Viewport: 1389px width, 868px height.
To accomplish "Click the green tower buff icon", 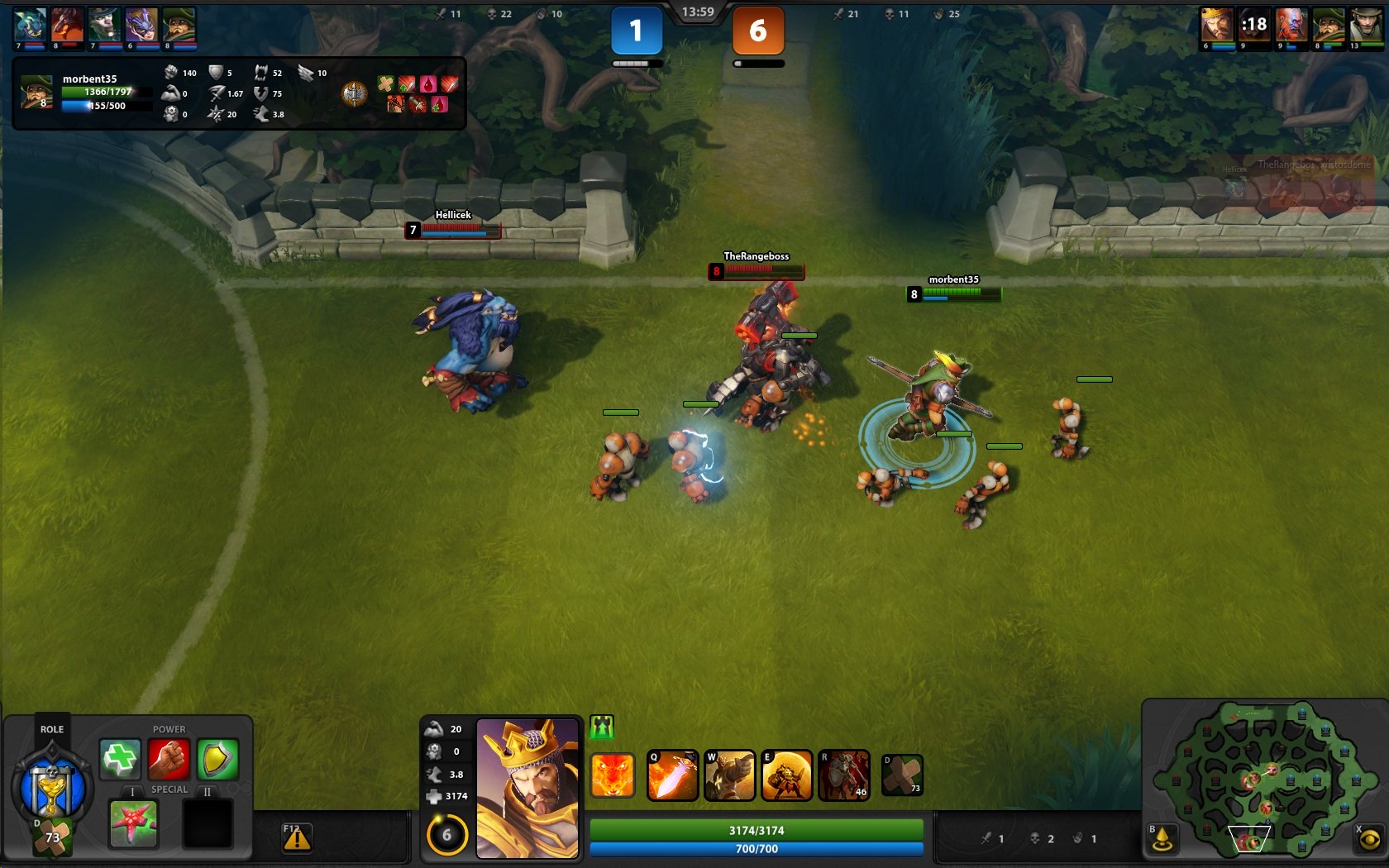I will (602, 727).
